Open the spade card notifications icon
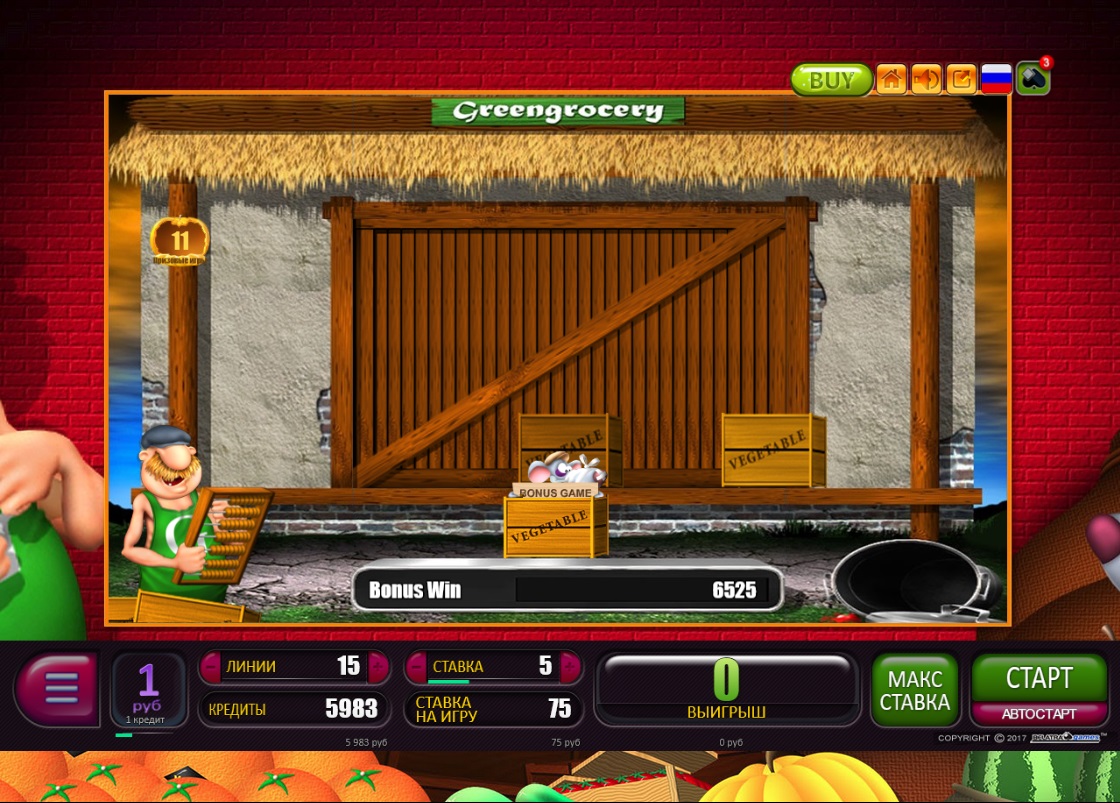 tap(1033, 79)
